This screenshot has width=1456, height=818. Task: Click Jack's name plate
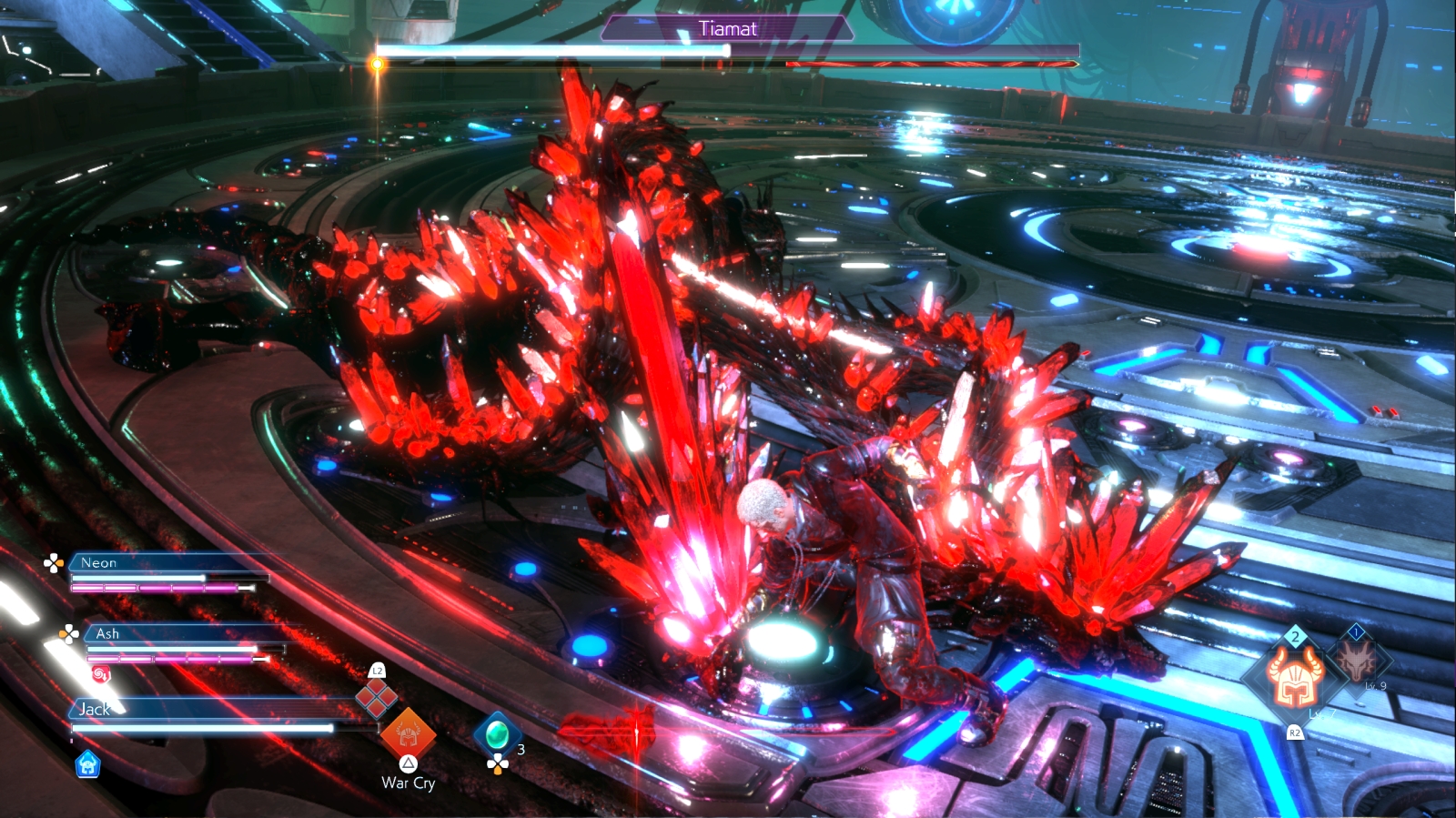point(94,709)
